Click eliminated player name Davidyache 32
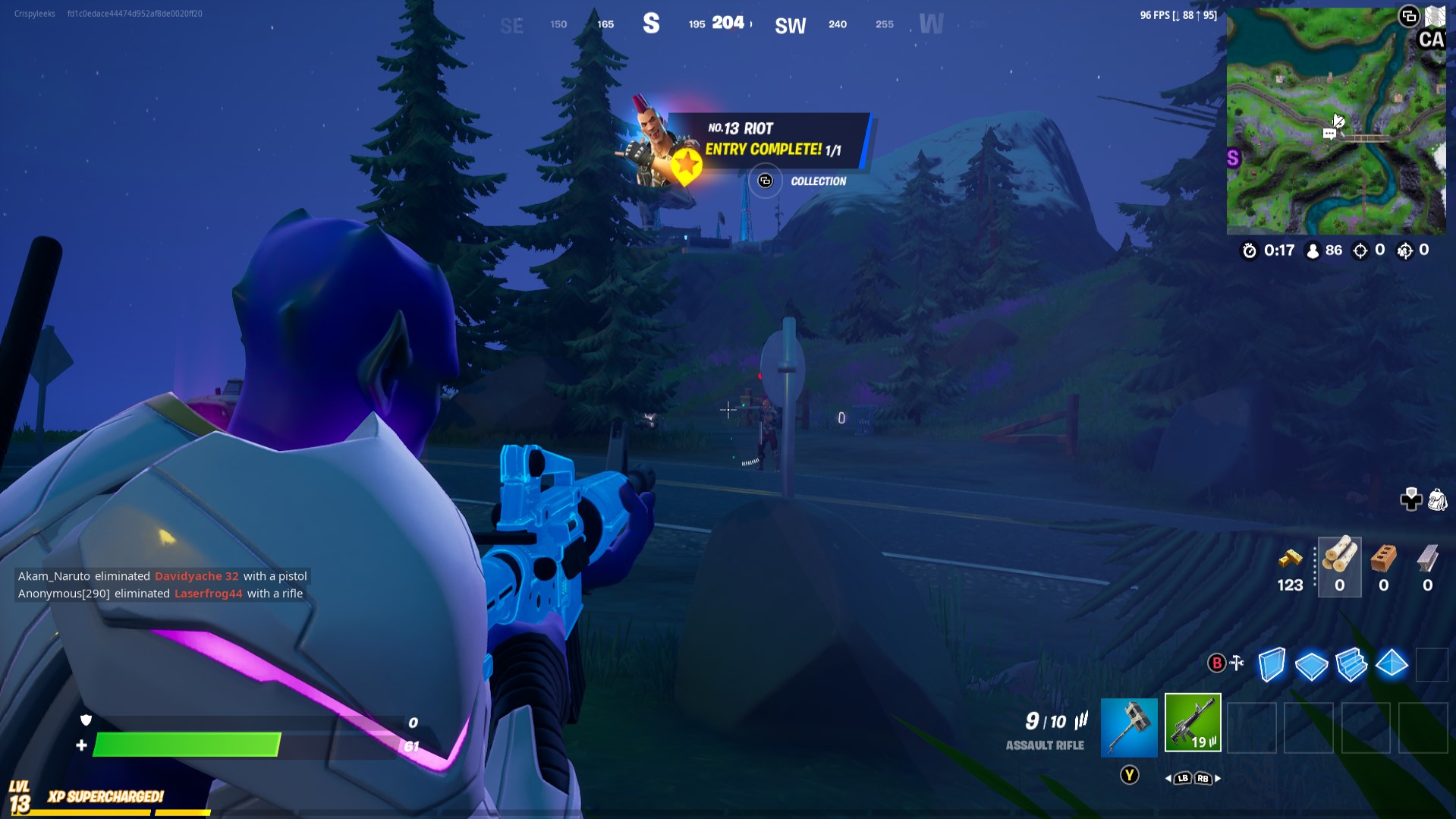 (196, 576)
